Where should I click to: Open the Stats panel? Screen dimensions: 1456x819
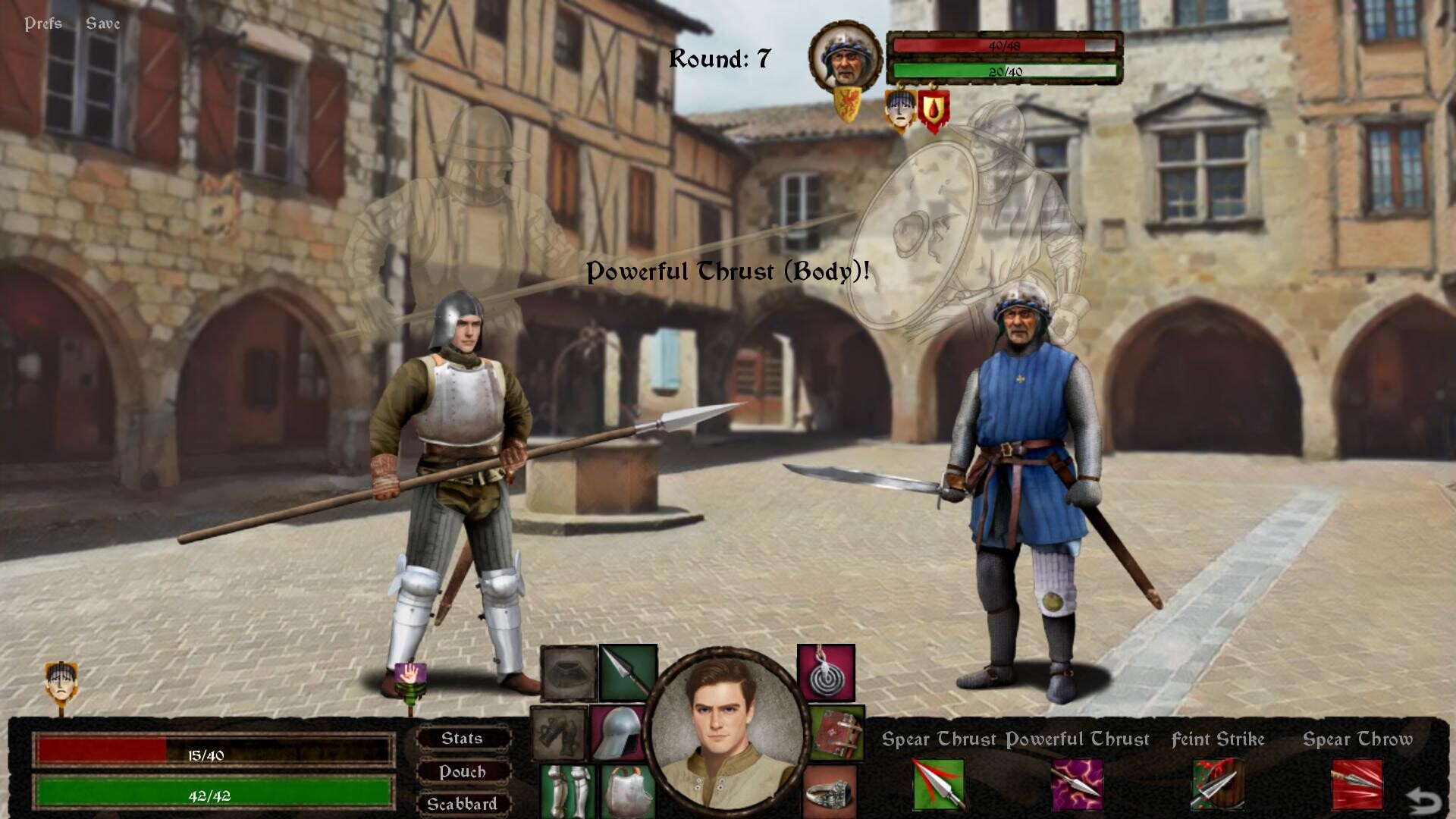click(463, 738)
